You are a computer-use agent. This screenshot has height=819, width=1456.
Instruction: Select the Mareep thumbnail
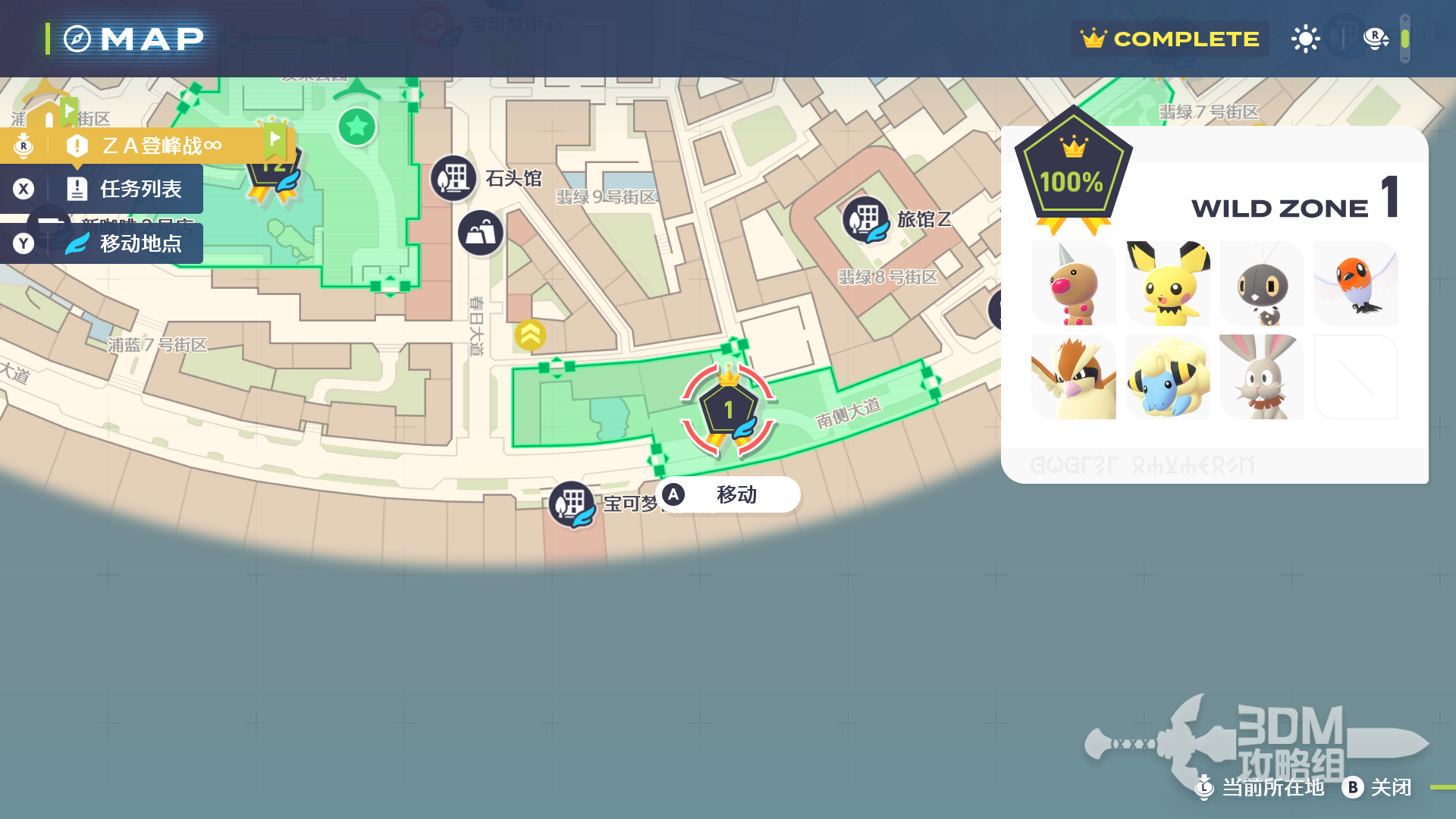pyautogui.click(x=1168, y=377)
